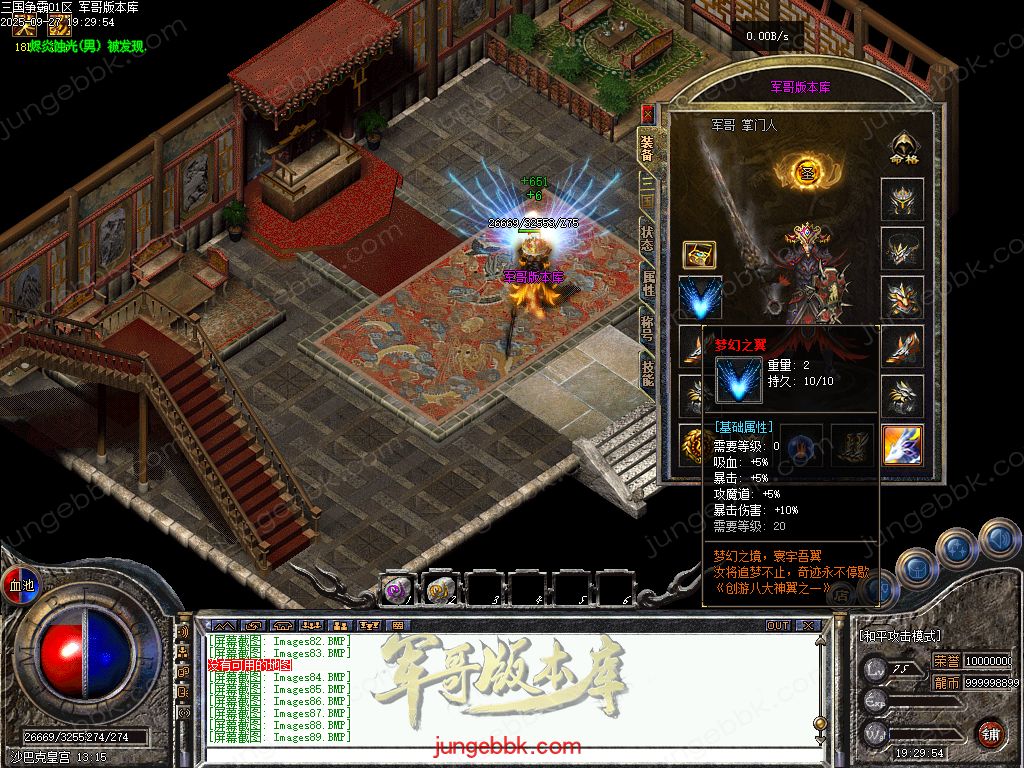The height and width of the screenshot is (768, 1024).
Task: Click the 血池 blood pool button
Action: [21, 585]
